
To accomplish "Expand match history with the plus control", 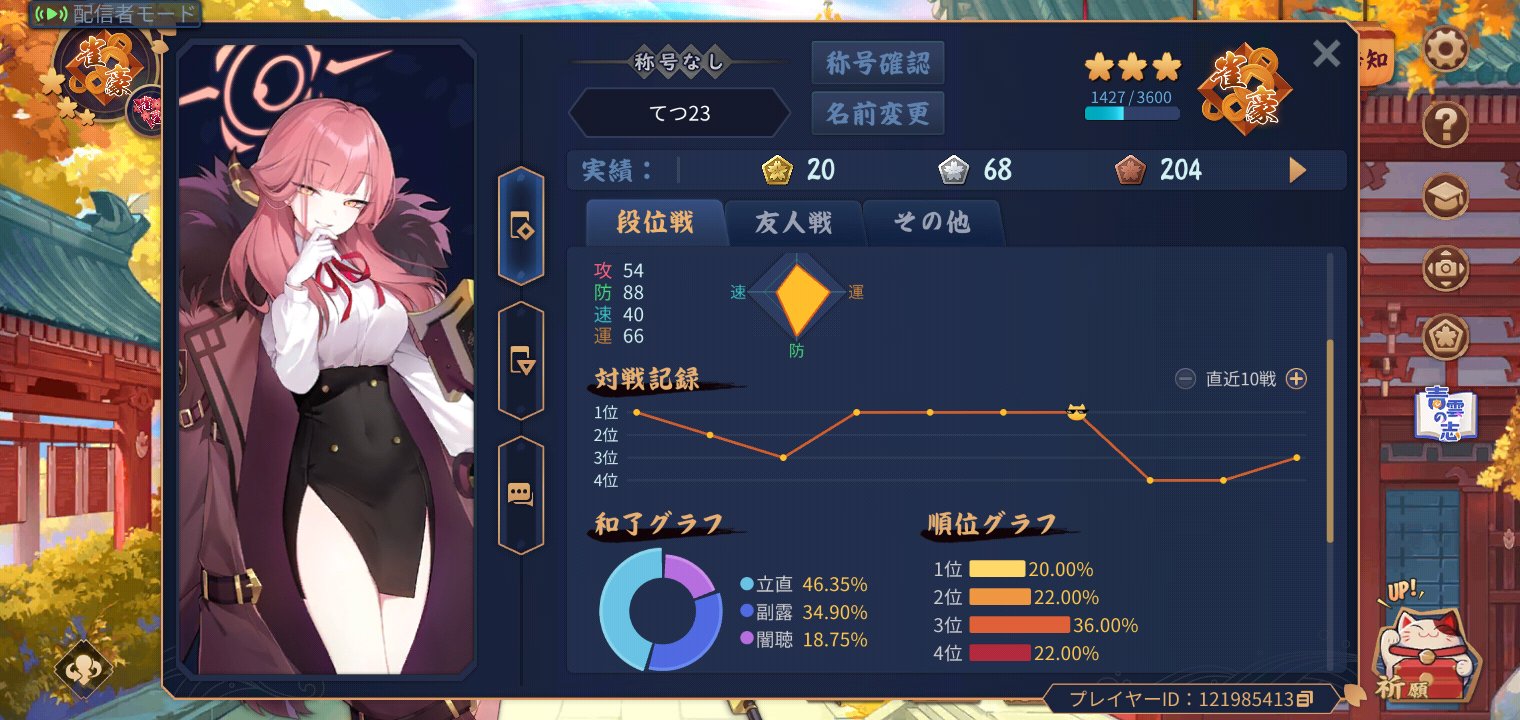I will pos(1296,379).
